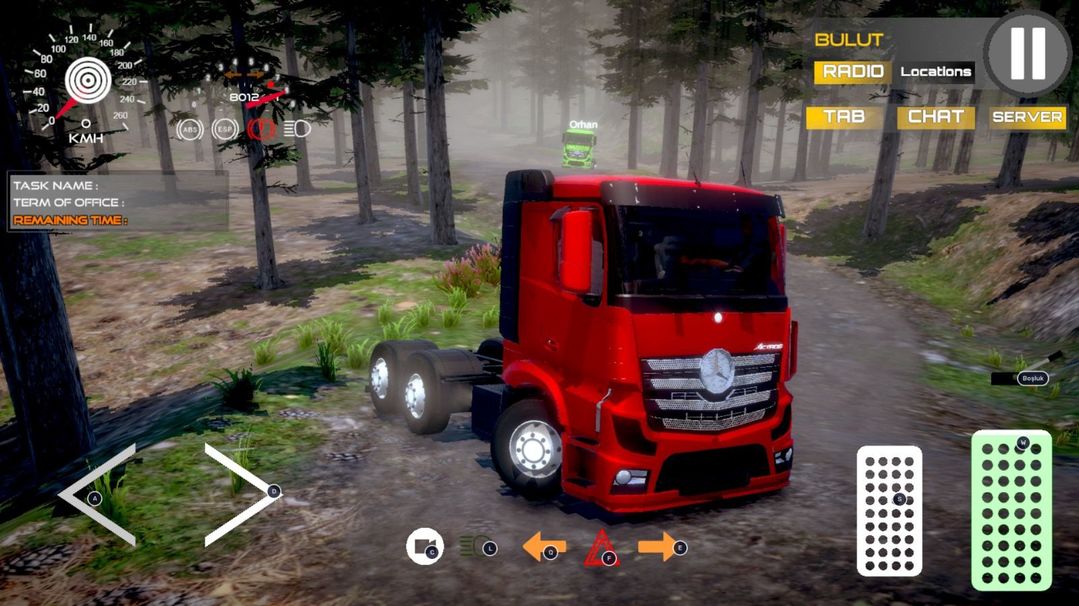Screen dimensions: 1079x606
Task: Steer left with the left chevron
Action: pos(98,495)
